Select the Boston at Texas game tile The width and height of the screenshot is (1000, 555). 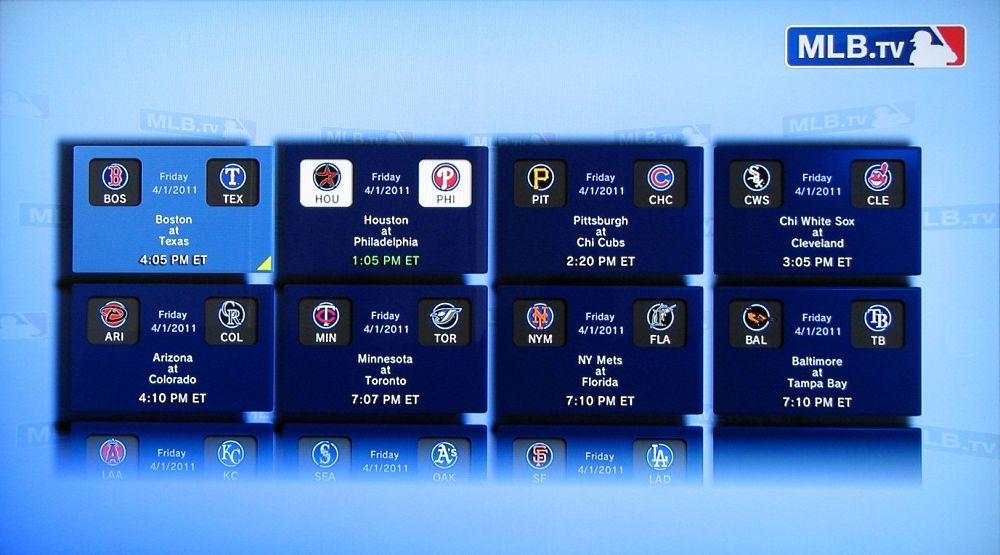(x=173, y=210)
